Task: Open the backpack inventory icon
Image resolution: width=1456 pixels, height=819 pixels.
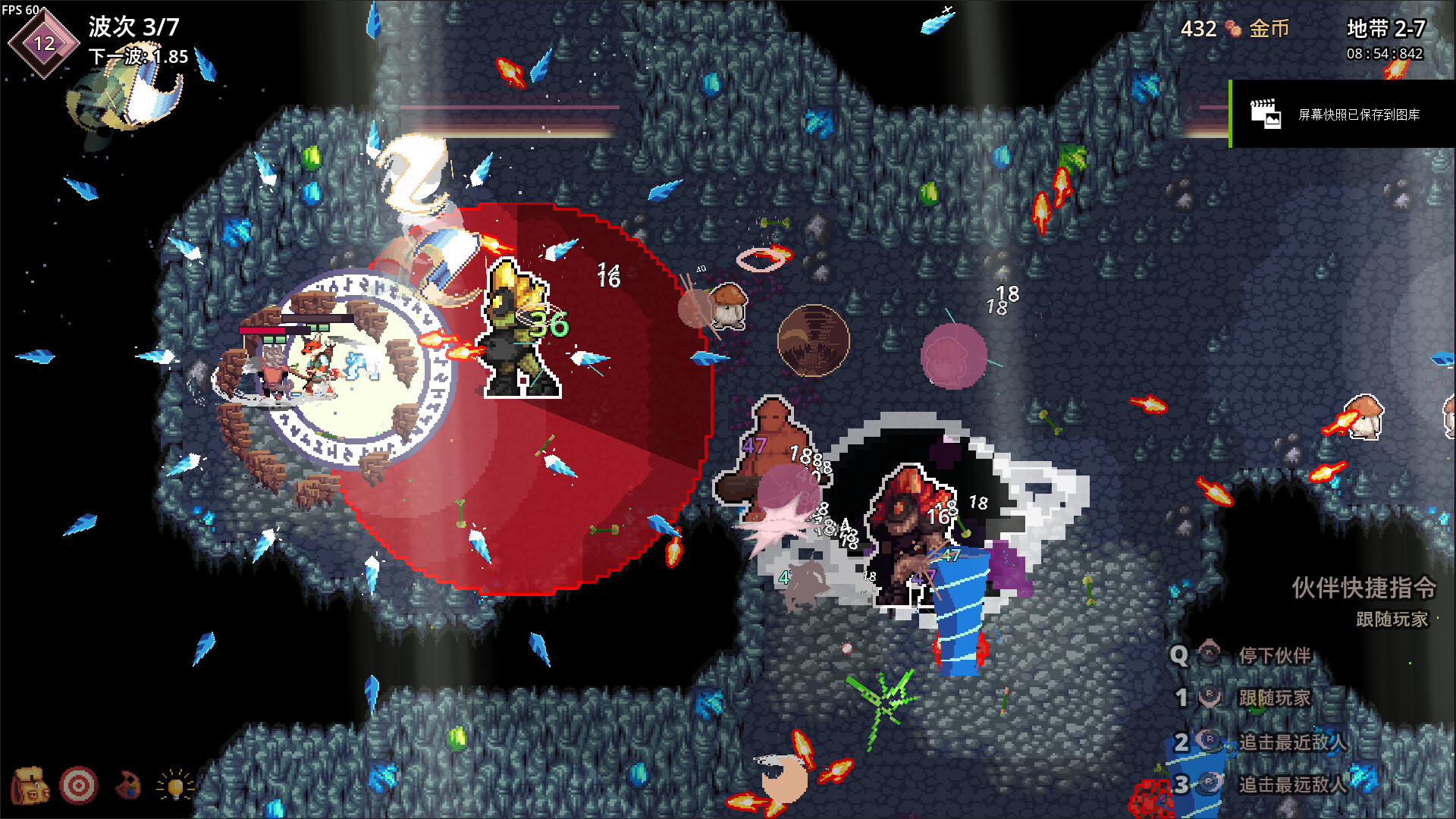Action: point(30,786)
